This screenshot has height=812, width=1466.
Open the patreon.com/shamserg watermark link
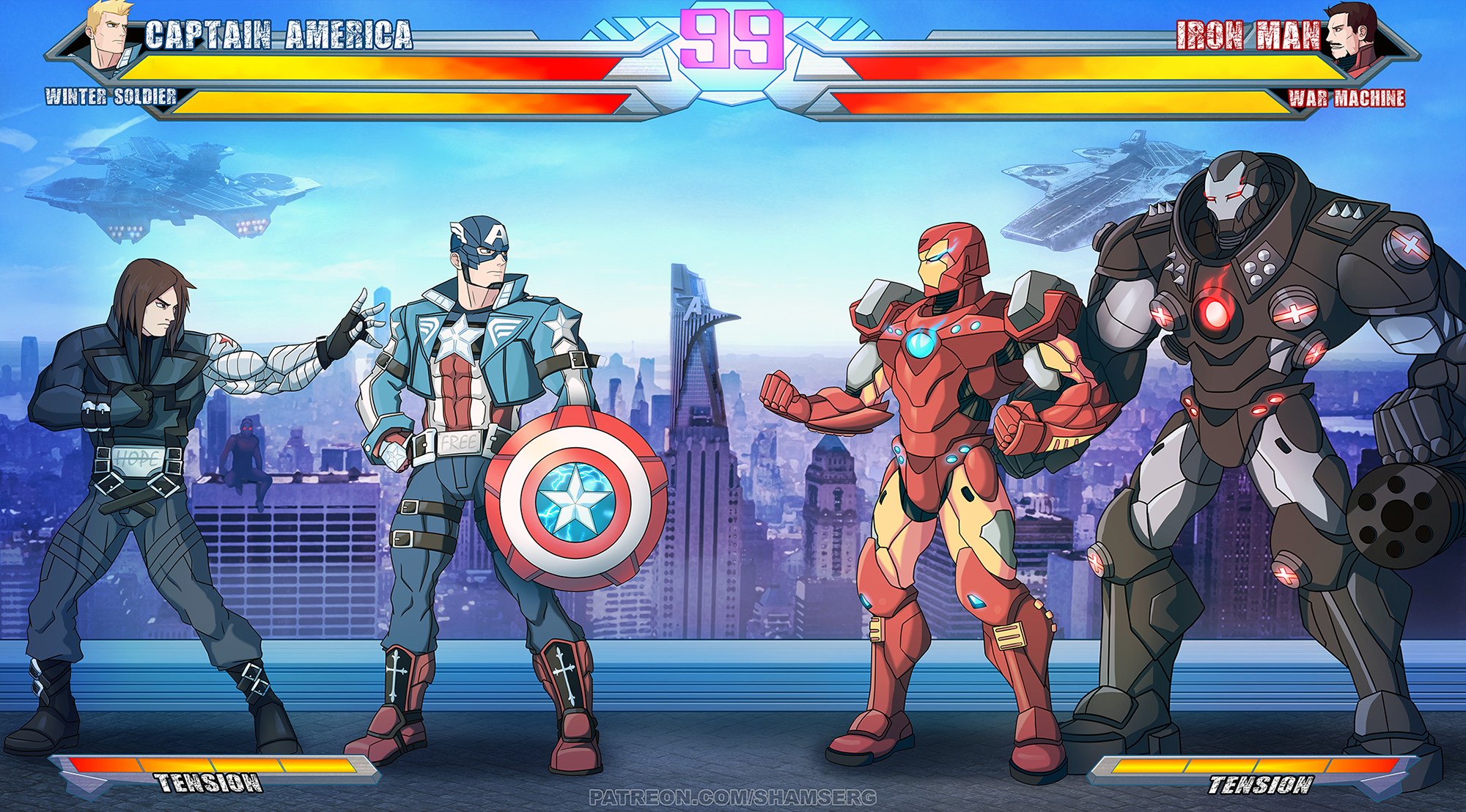point(732,797)
